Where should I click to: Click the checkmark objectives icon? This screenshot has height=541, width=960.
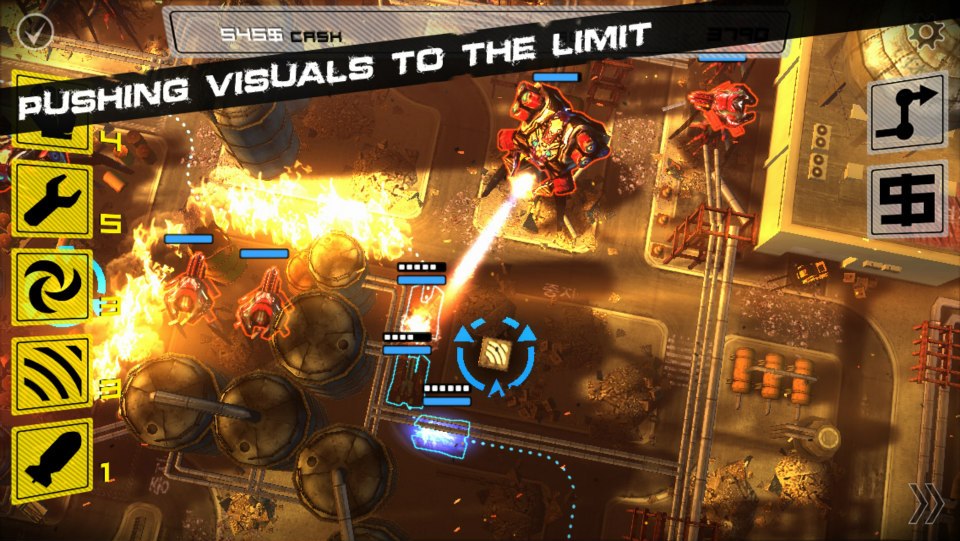click(x=34, y=32)
